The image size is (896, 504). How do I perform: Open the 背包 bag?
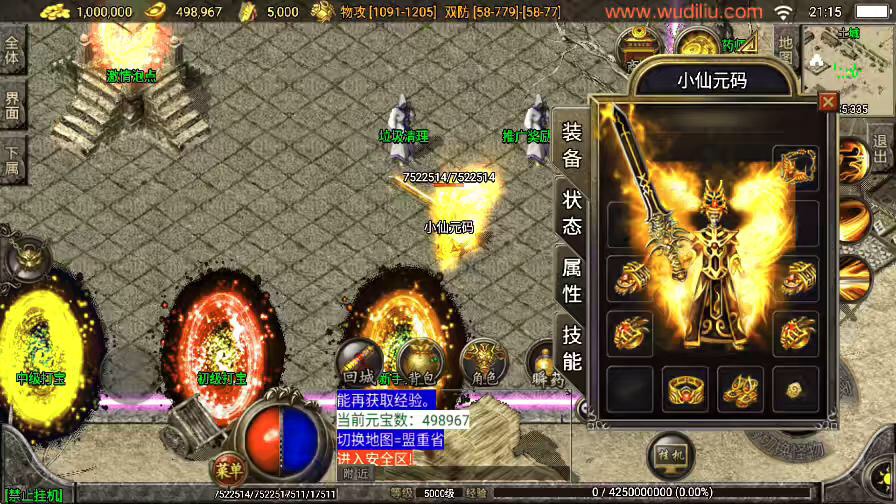coord(421,364)
